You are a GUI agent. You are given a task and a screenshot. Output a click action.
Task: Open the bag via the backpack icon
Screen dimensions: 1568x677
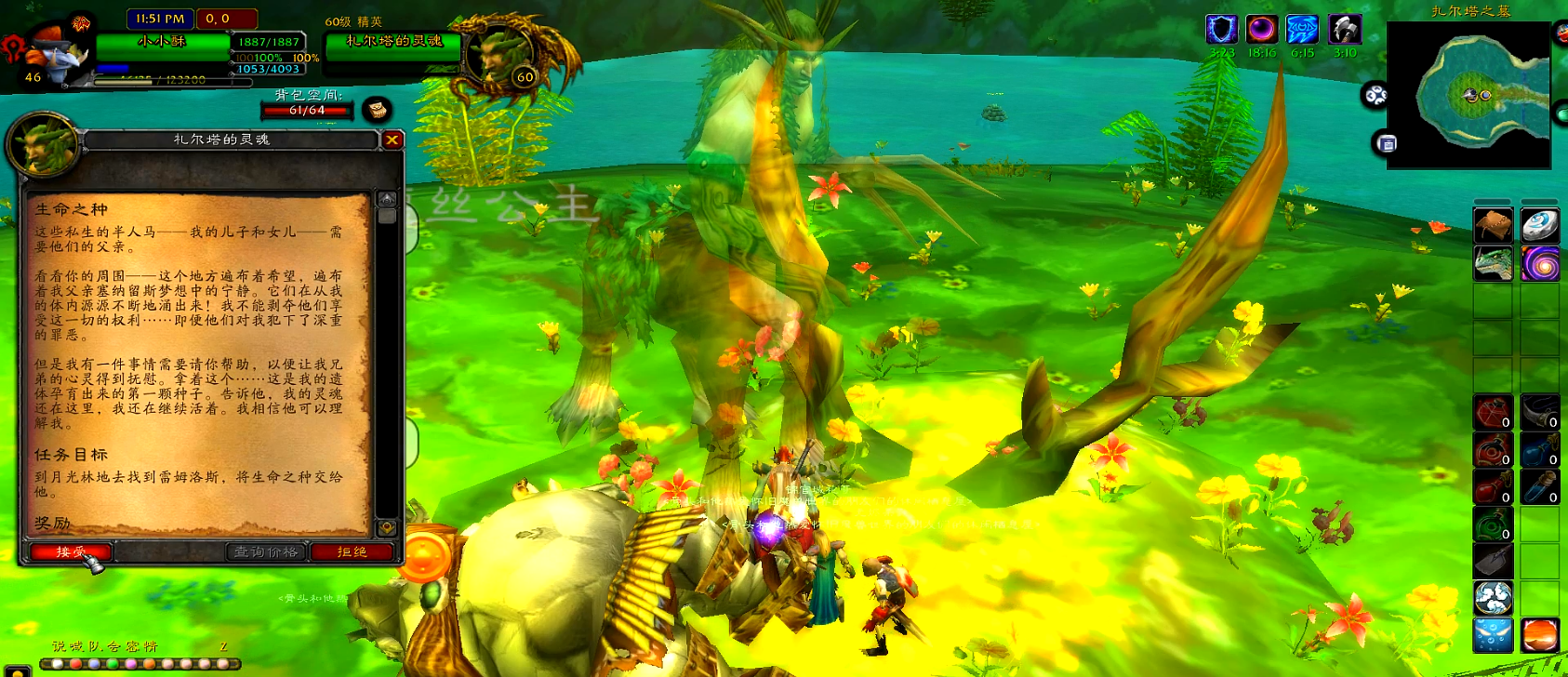[x=377, y=110]
